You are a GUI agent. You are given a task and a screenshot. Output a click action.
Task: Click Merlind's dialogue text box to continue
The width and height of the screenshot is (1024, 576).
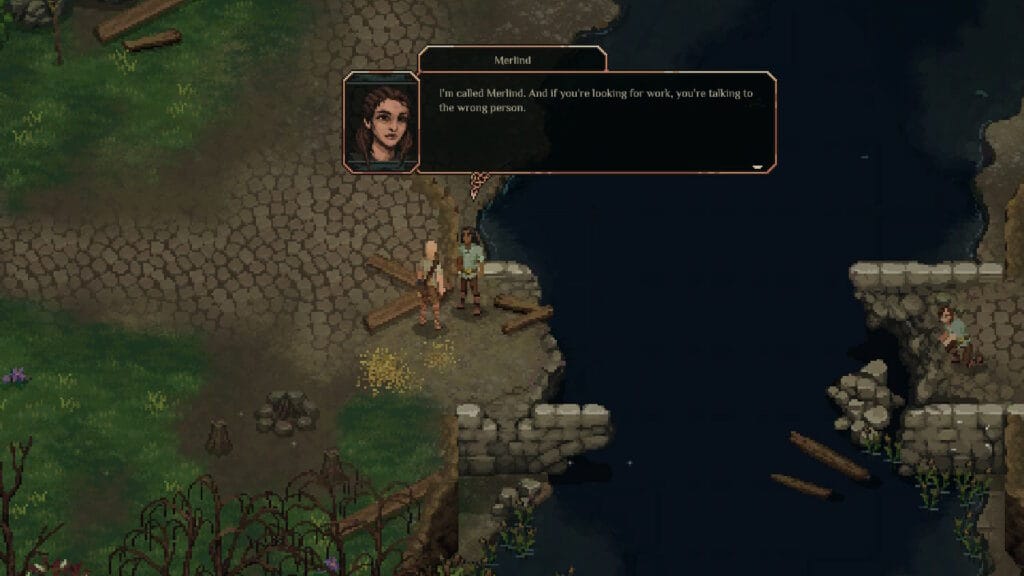[597, 123]
